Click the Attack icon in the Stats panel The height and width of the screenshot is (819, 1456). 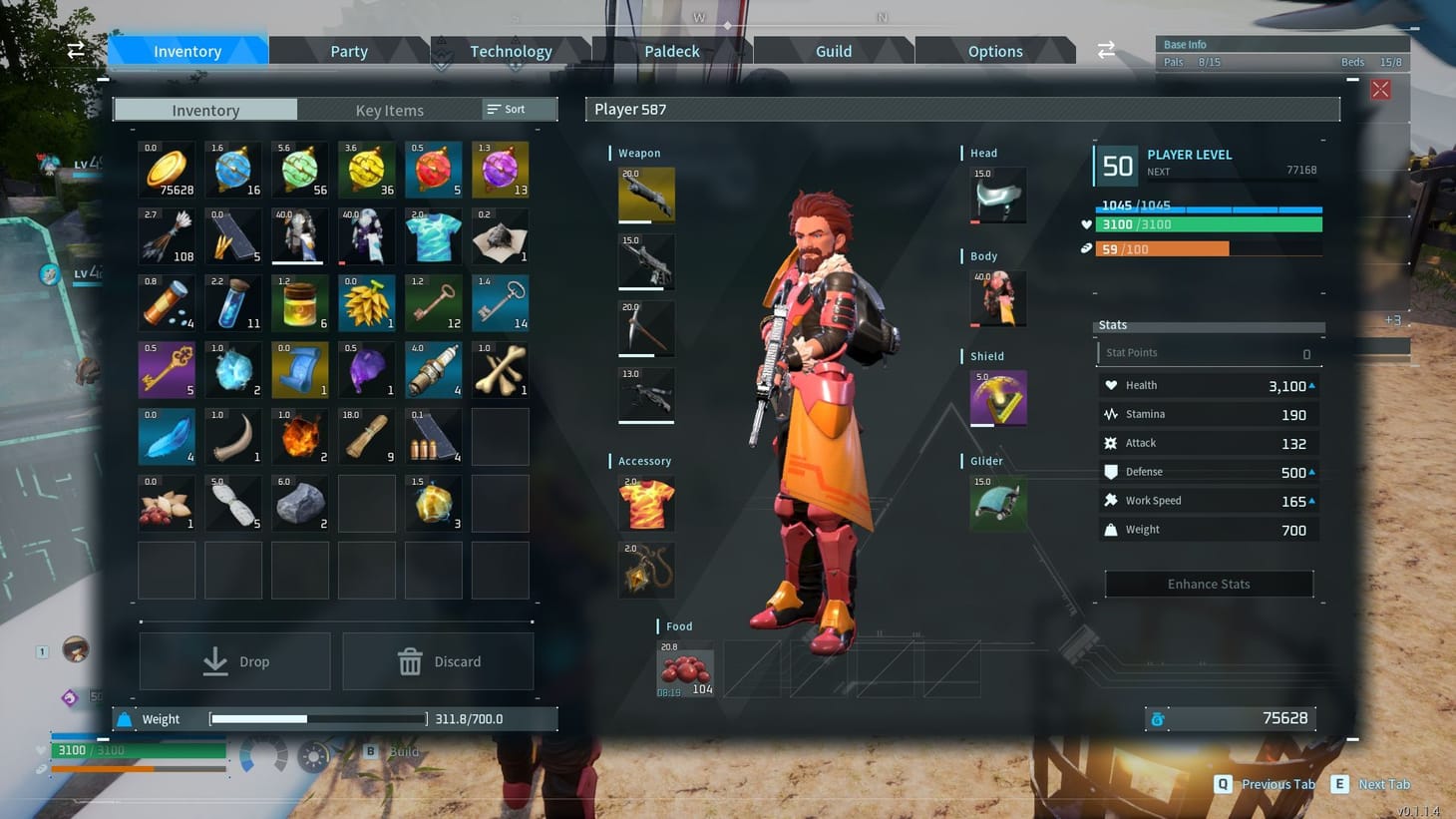pyautogui.click(x=1113, y=442)
